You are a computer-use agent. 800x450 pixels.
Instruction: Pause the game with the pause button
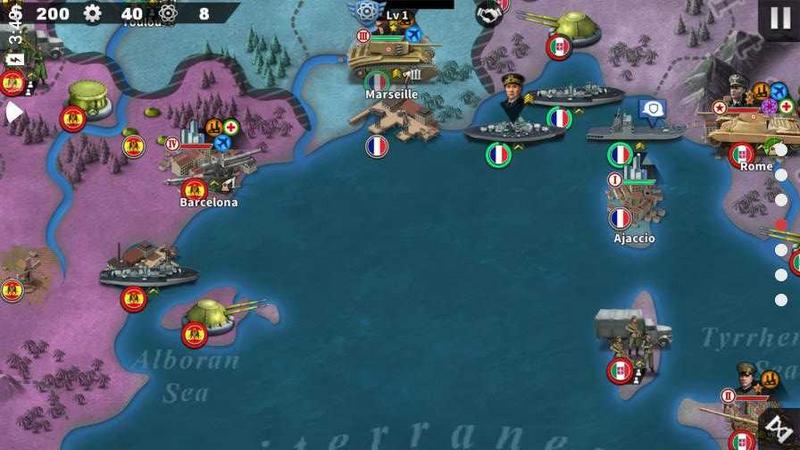tap(779, 17)
